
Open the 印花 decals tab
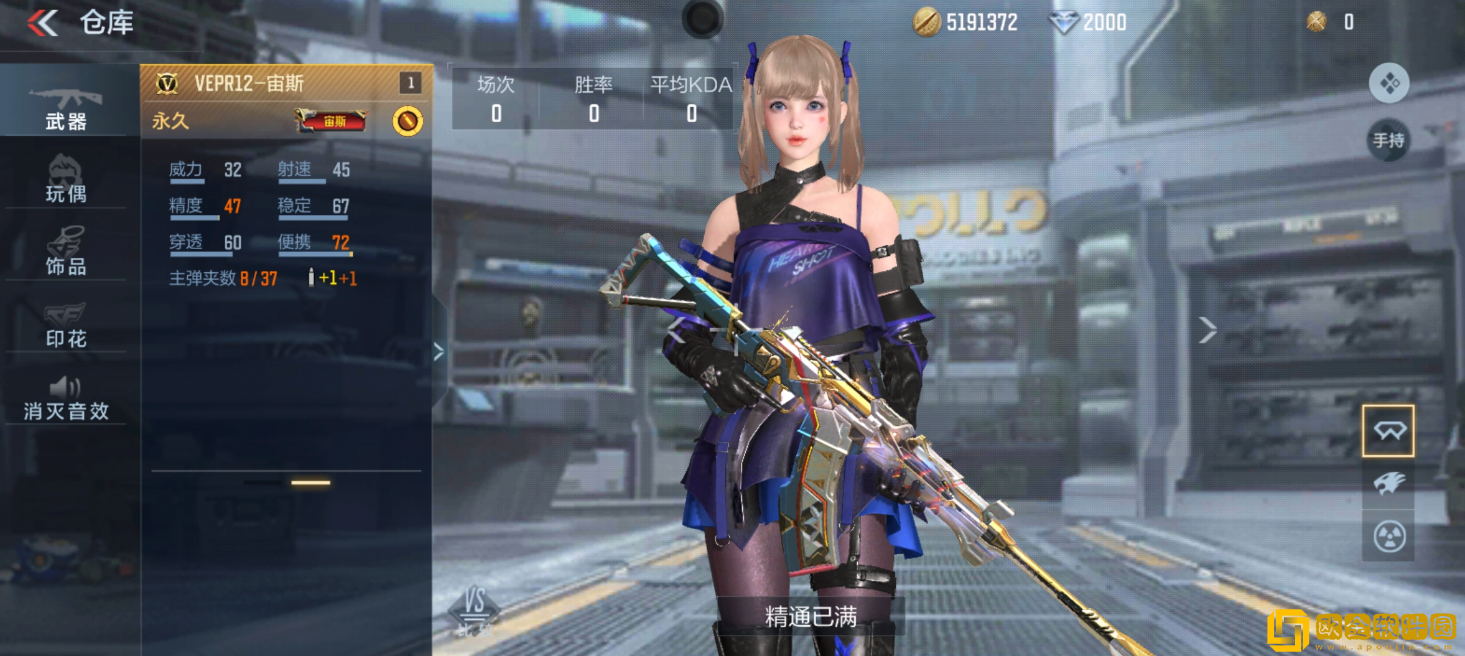66,325
